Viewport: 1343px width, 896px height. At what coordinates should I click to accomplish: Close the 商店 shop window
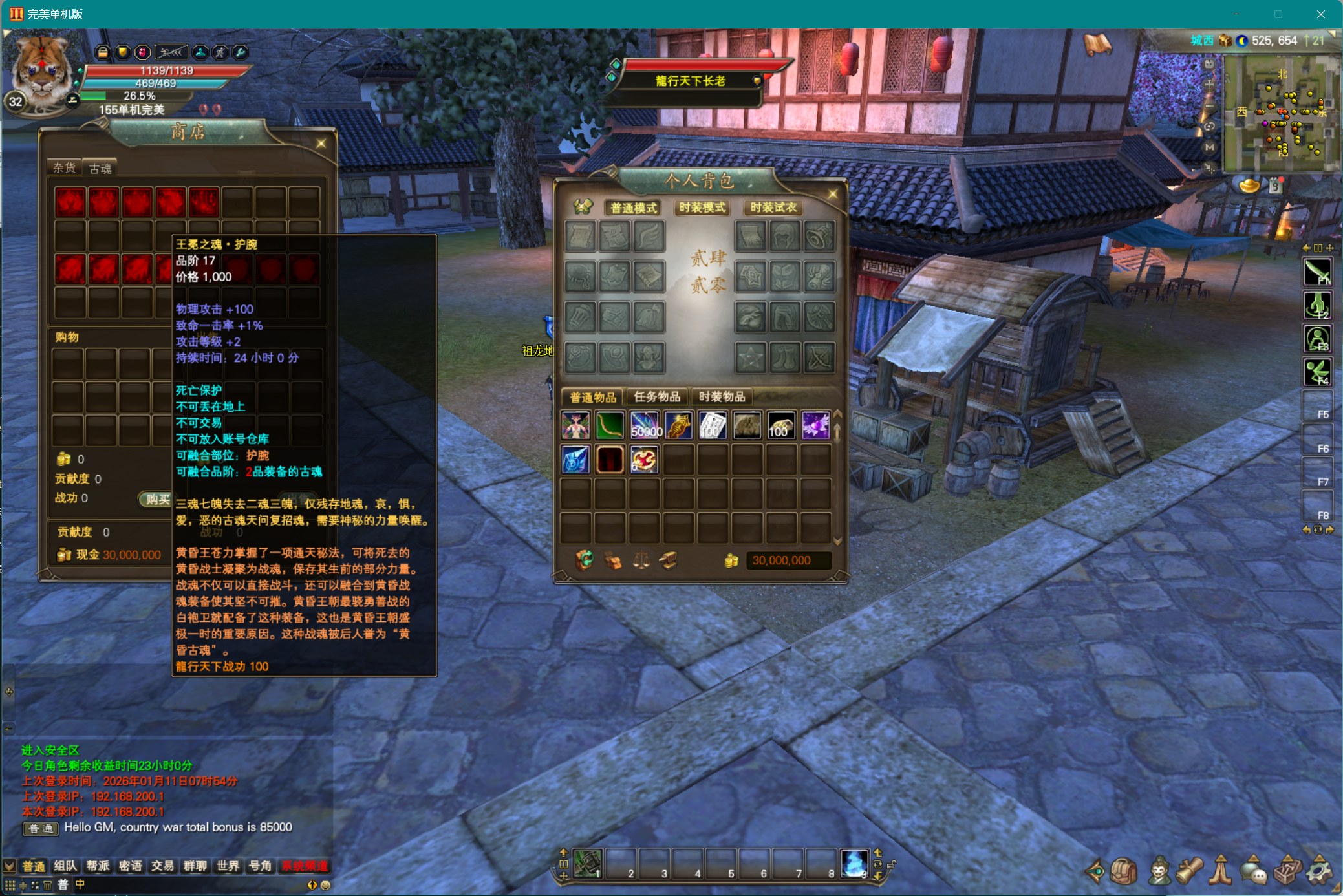(321, 144)
